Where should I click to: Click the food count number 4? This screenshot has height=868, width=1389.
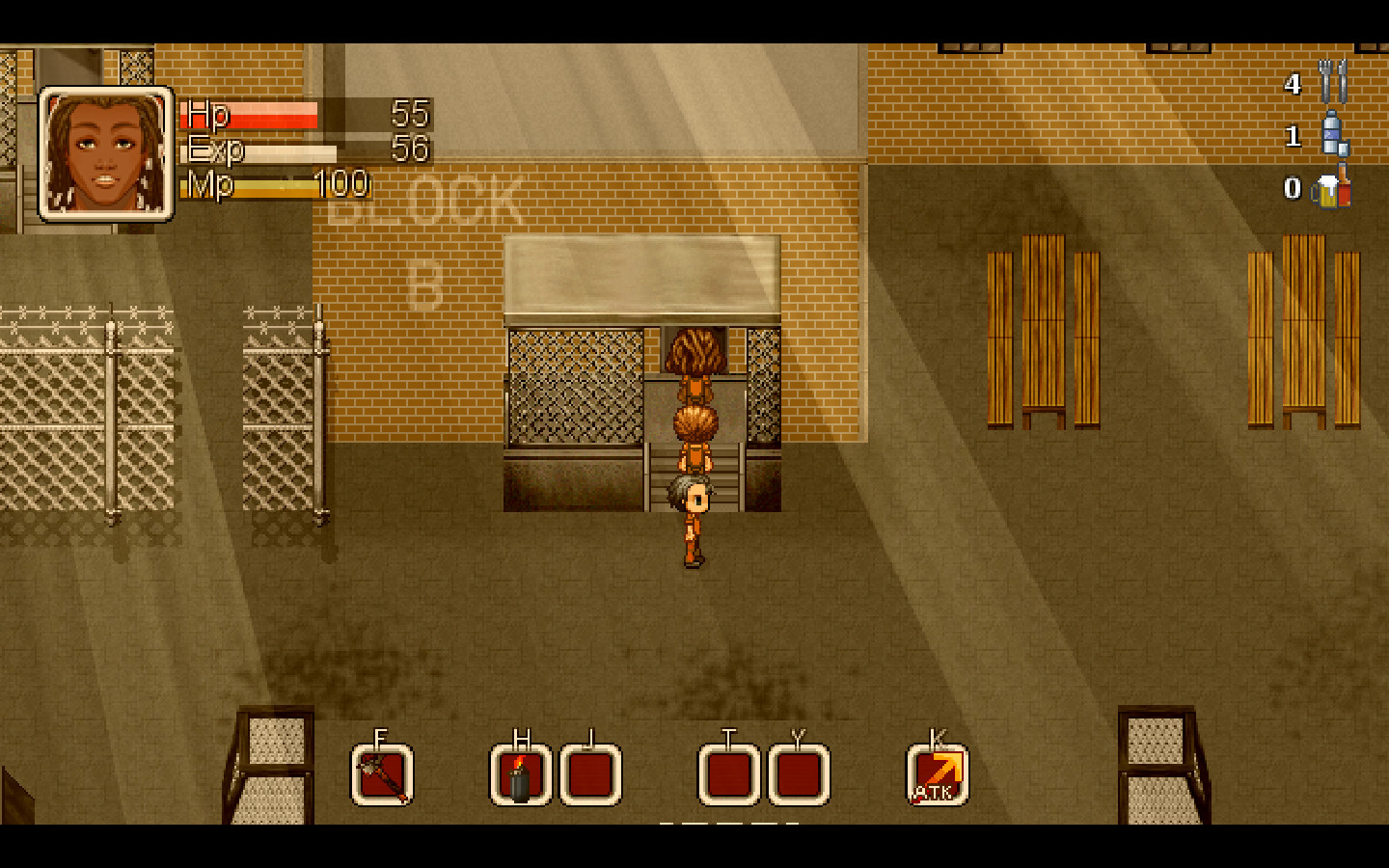[1293, 85]
